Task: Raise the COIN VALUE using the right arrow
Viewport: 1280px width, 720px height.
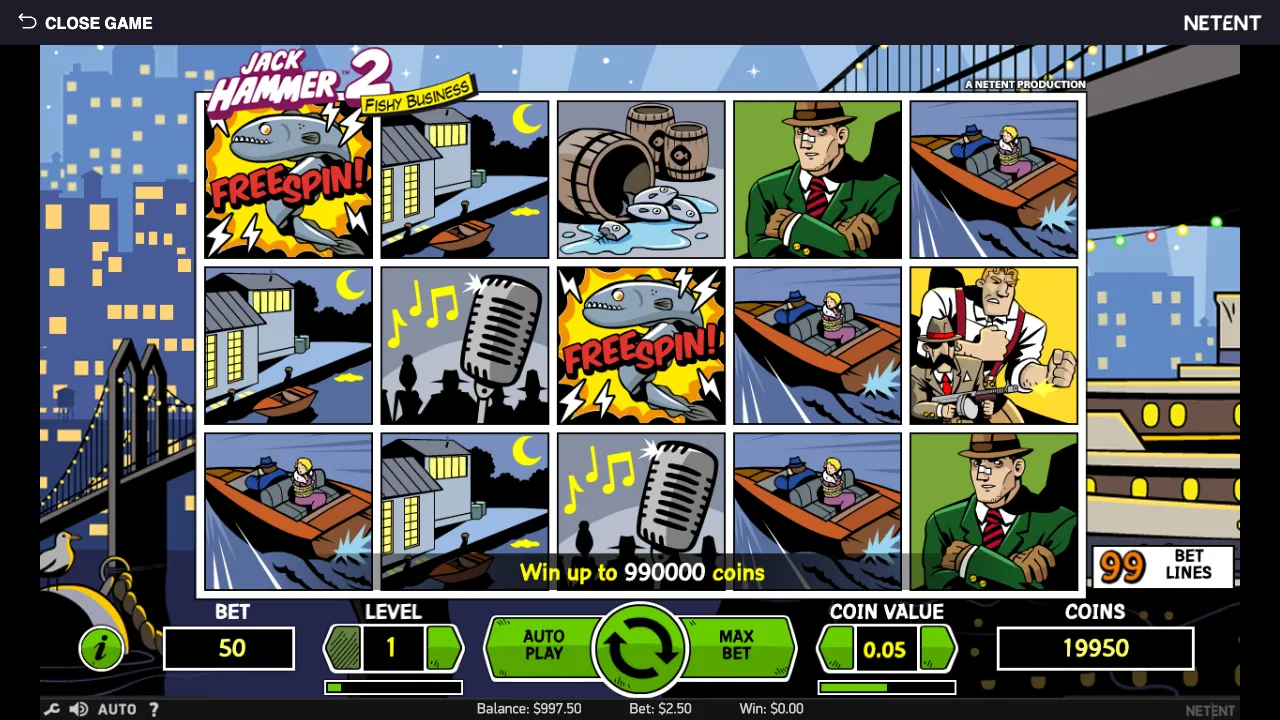Action: 938,648
